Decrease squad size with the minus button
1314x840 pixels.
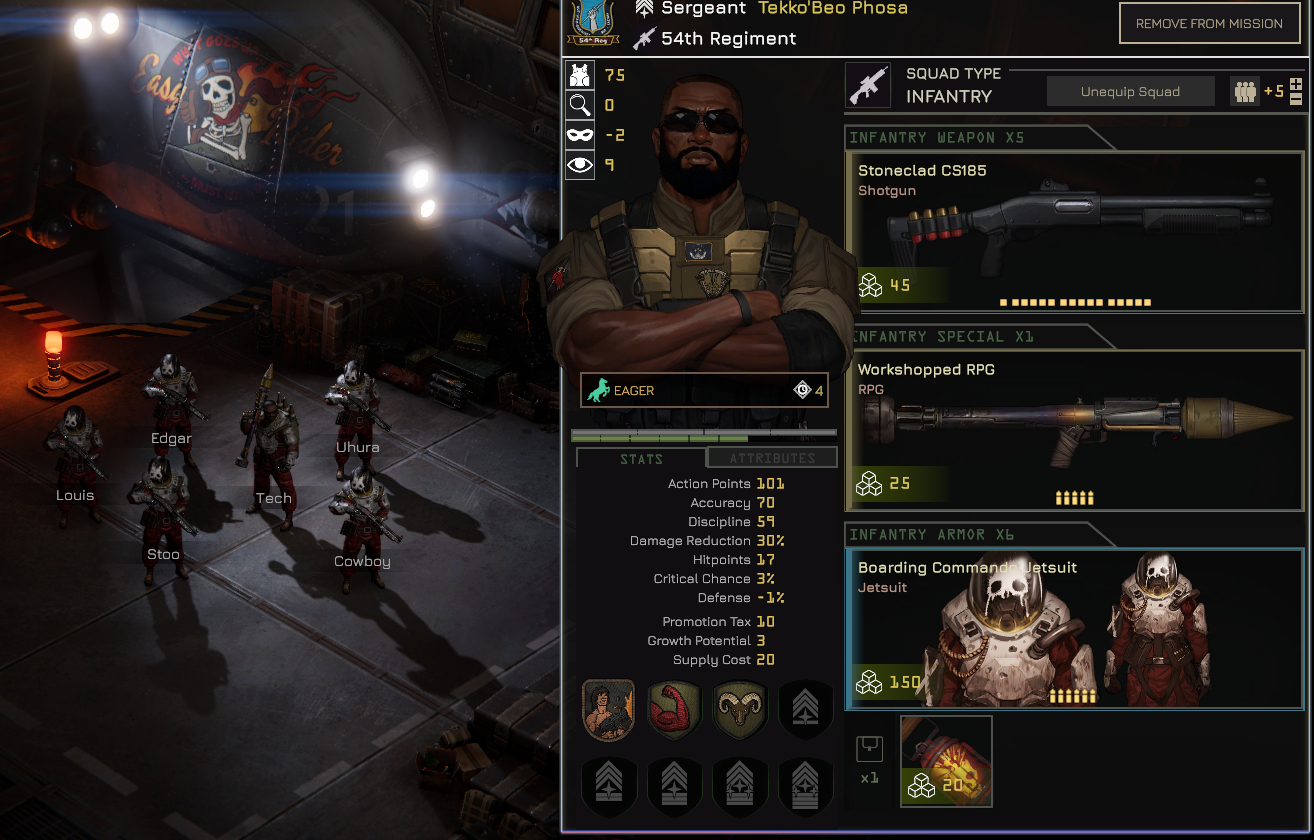point(1296,99)
